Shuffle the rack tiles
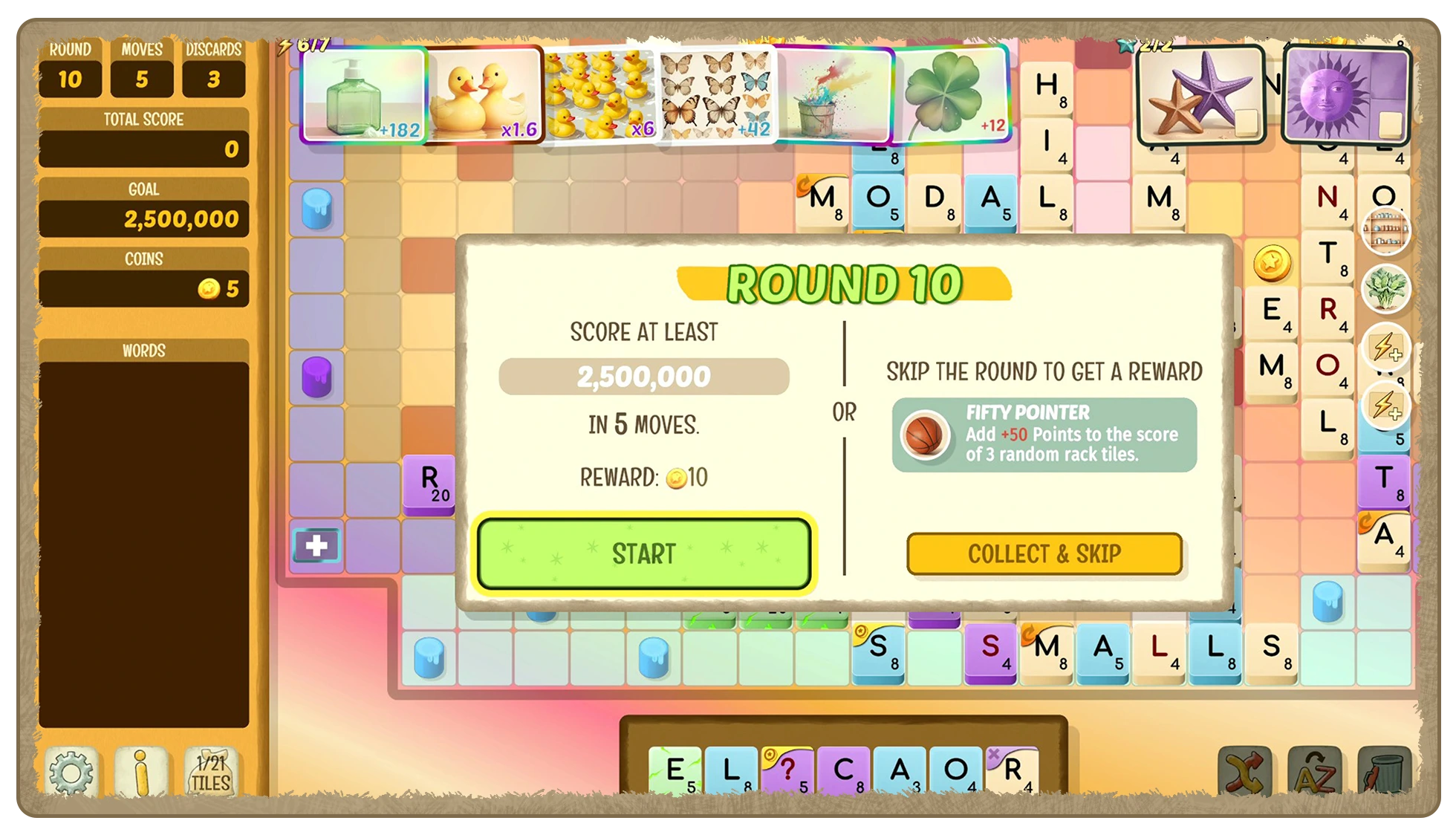The height and width of the screenshot is (835, 1456). [1244, 773]
